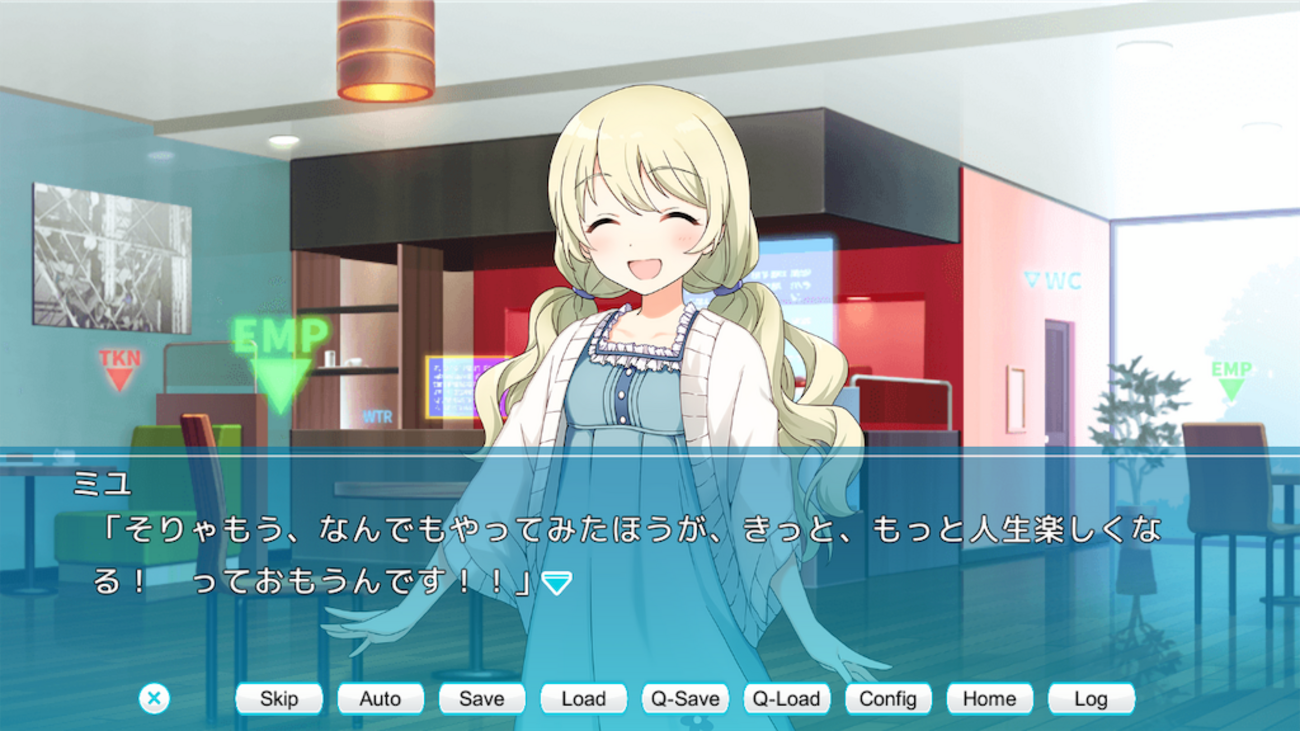Open the Config settings
The width and height of the screenshot is (1300, 731).
point(888,699)
